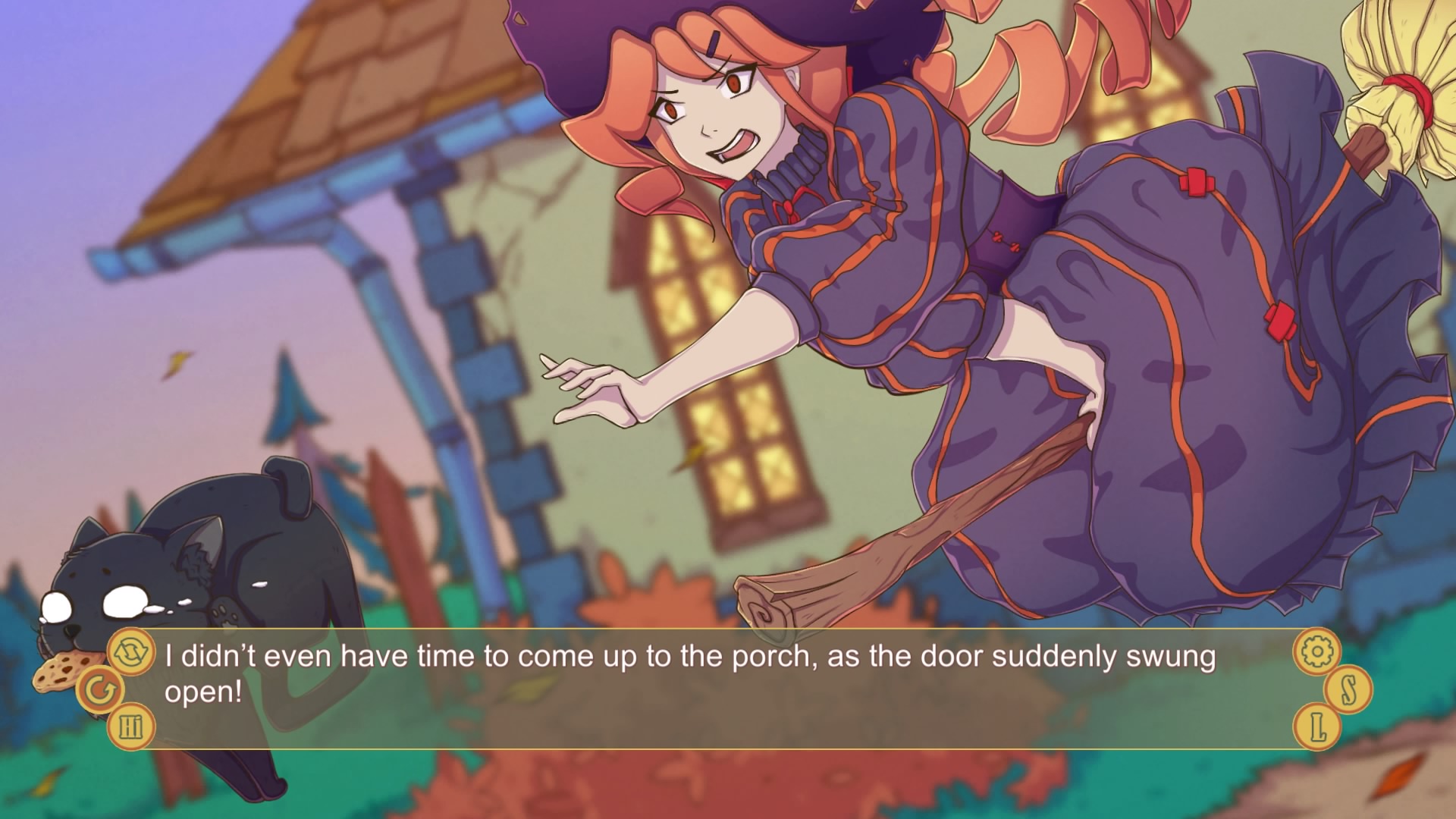The width and height of the screenshot is (1456, 819).
Task: Advance the dialogue text about the porch
Action: (x=689, y=673)
